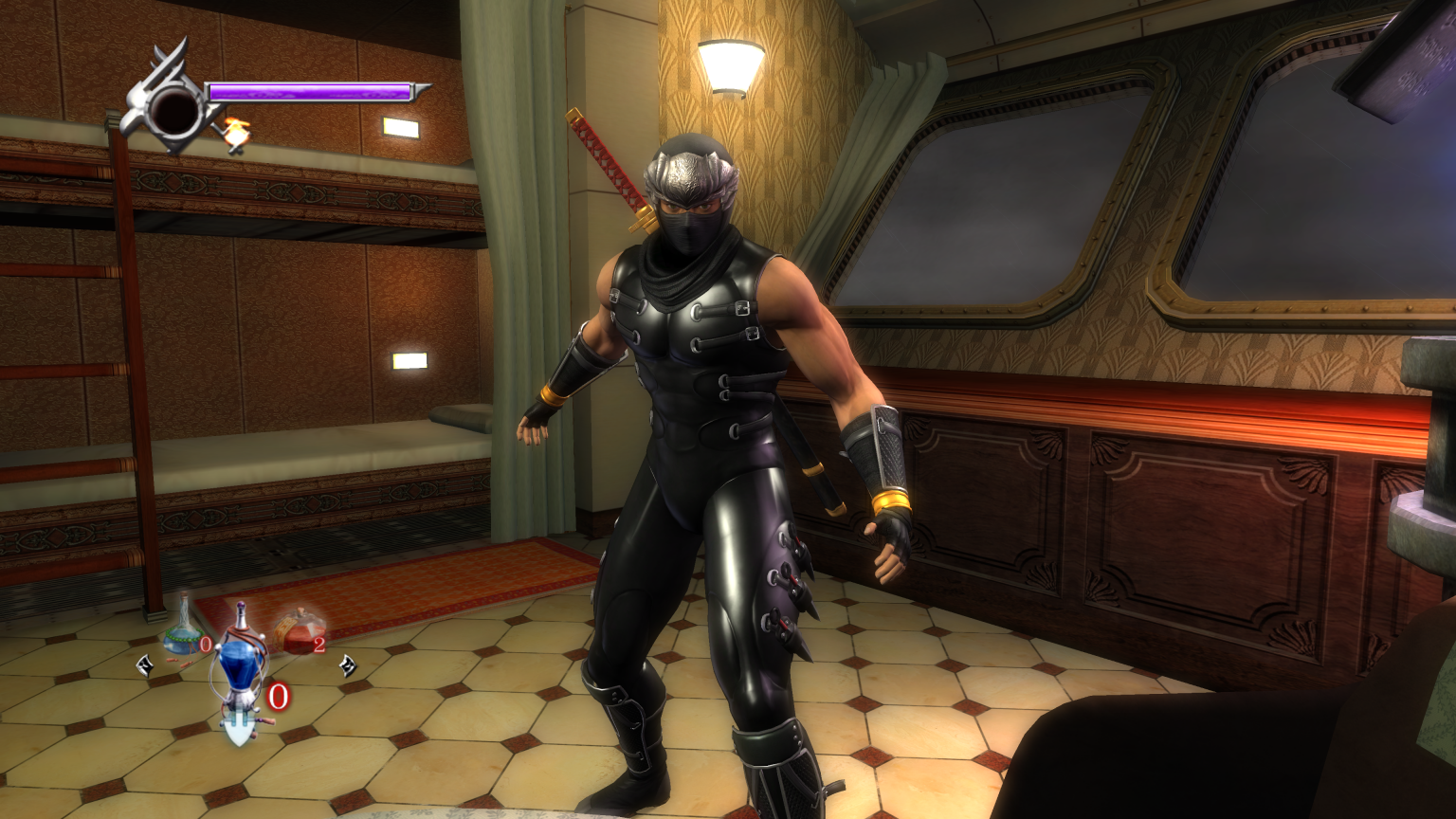Click the count label showing 0 beside the elixir
Screen dimensions: 1456x819
(x=205, y=643)
